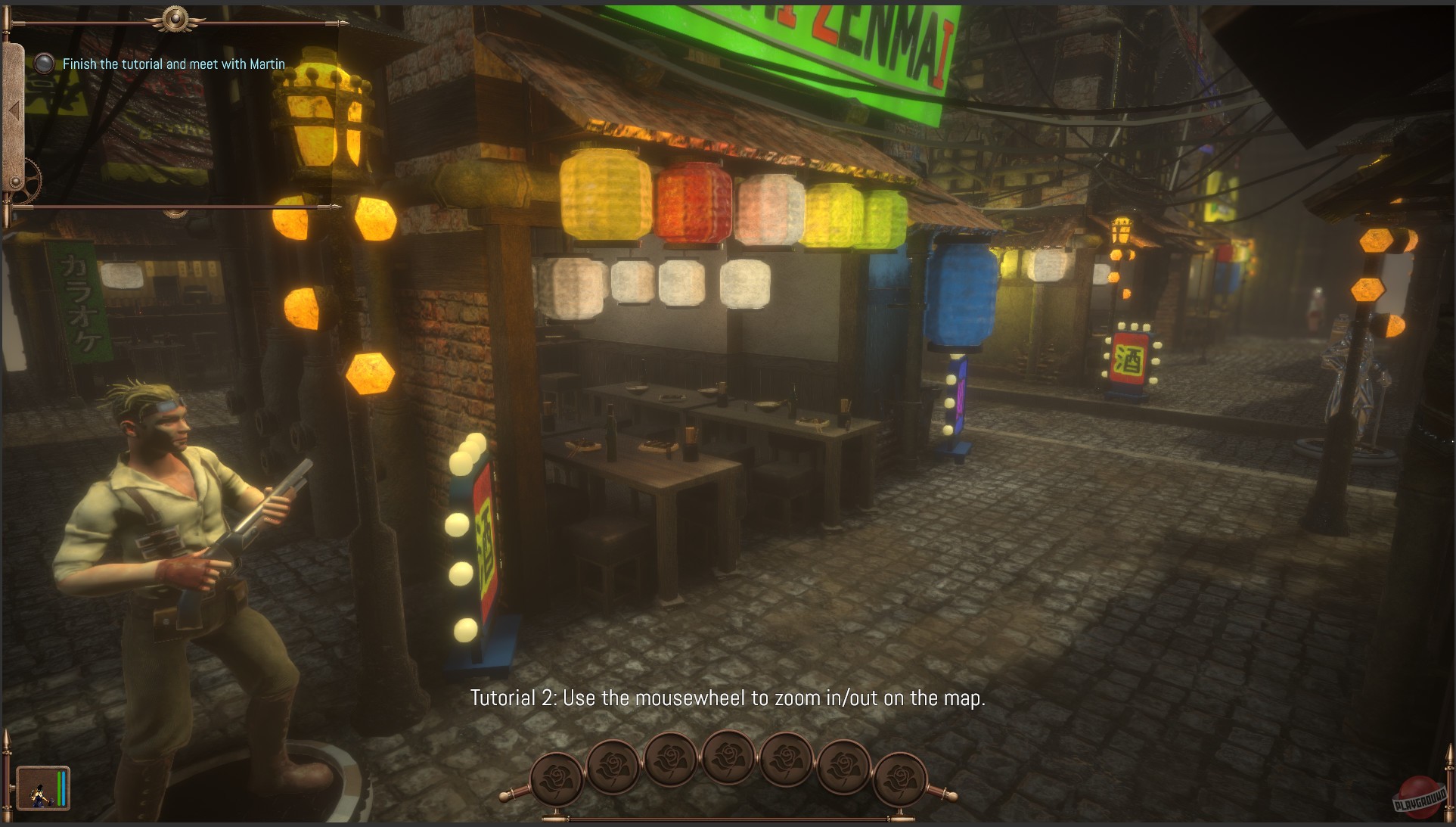Click the fifth rose quickslot icon
Image resolution: width=1456 pixels, height=827 pixels.
pos(784,760)
